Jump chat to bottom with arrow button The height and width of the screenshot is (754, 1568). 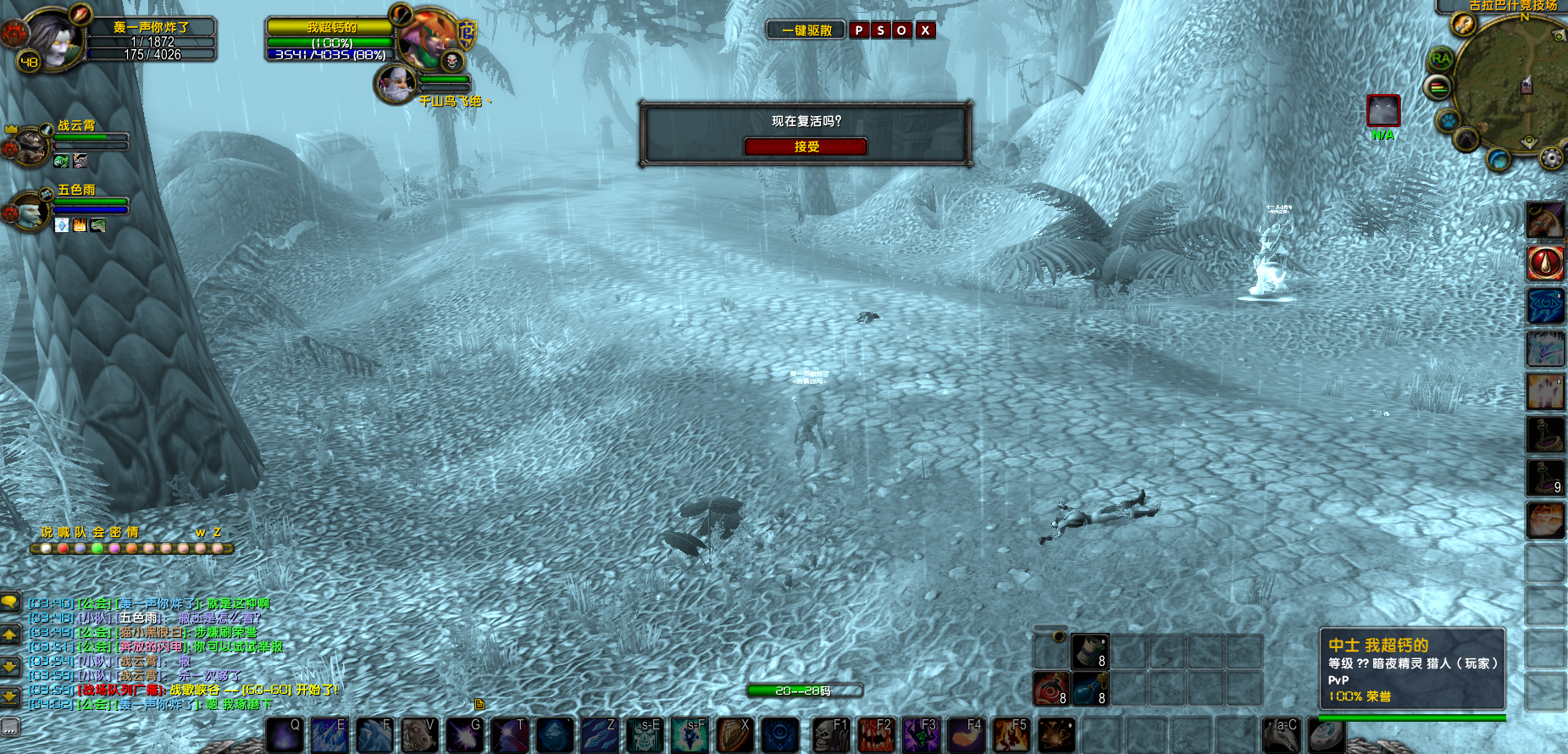pos(10,697)
